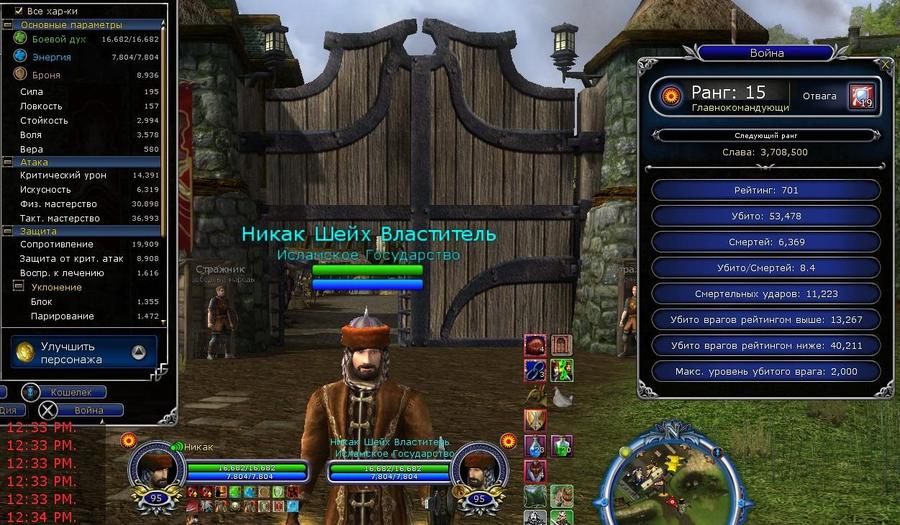
Task: Switch to the "Война" tab
Action: pos(88,410)
